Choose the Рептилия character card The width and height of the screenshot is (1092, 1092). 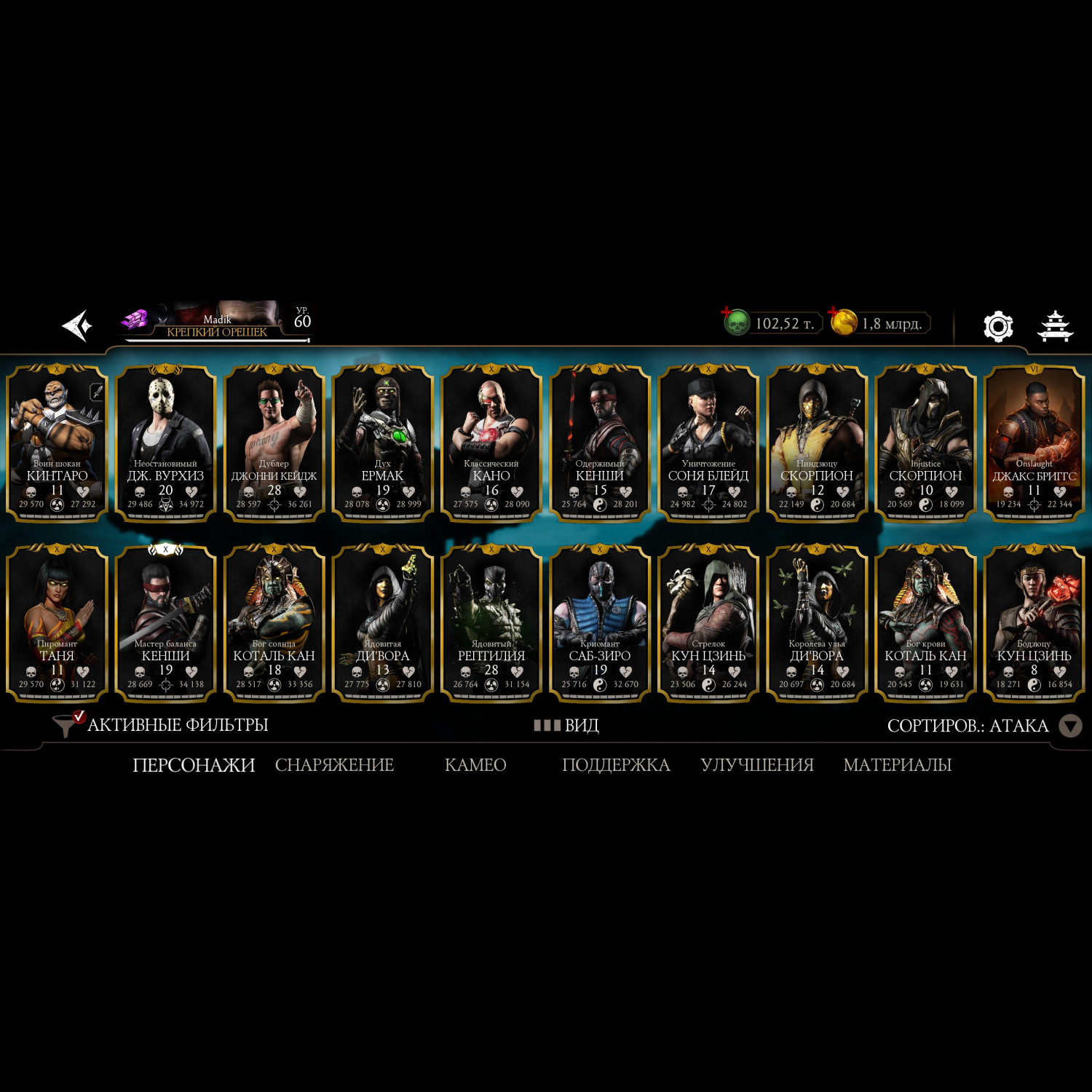pyautogui.click(x=491, y=623)
